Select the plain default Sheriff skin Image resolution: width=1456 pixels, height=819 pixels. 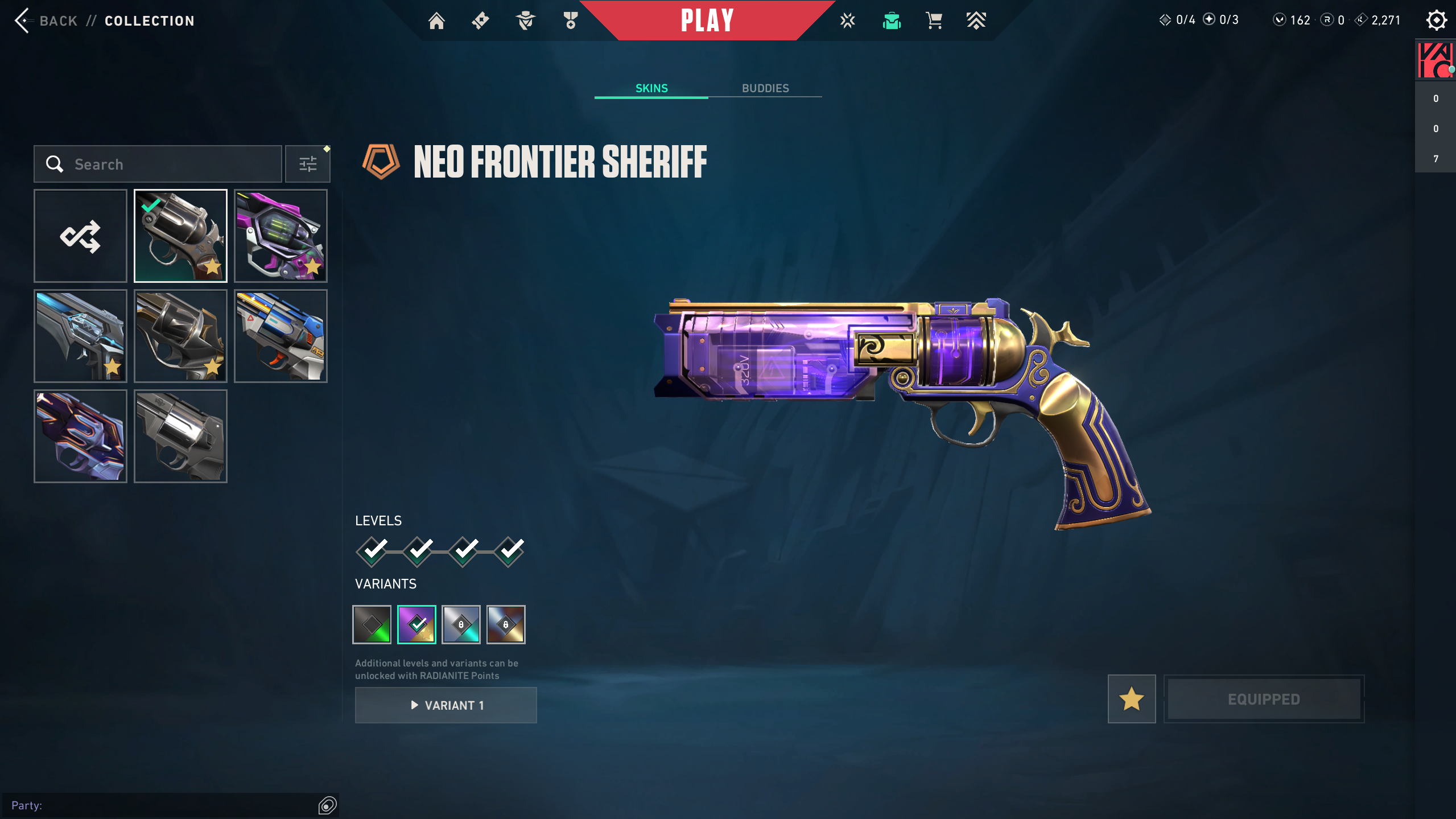pos(180,437)
